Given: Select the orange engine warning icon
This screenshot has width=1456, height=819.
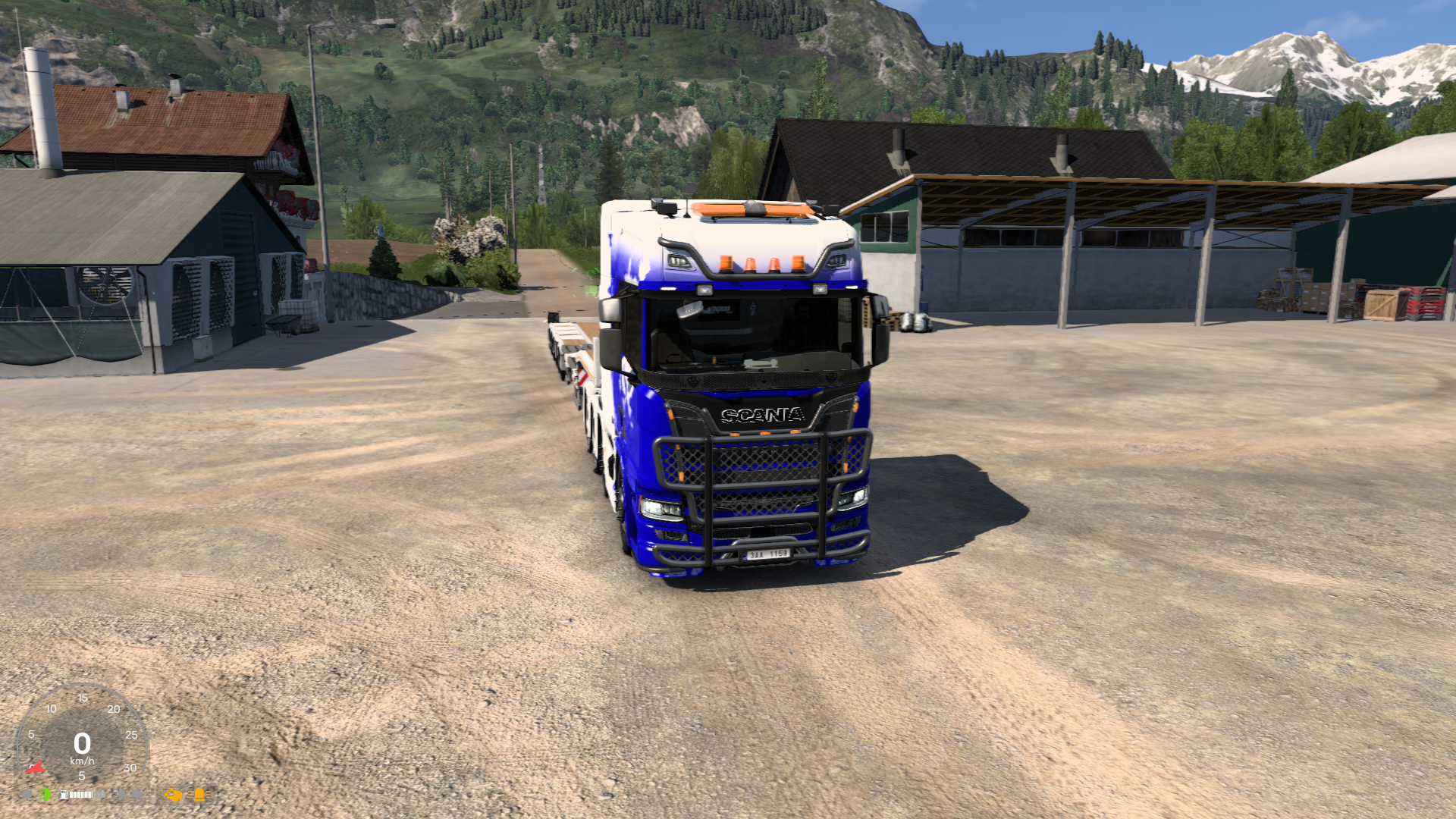Looking at the screenshot, I should click(173, 795).
